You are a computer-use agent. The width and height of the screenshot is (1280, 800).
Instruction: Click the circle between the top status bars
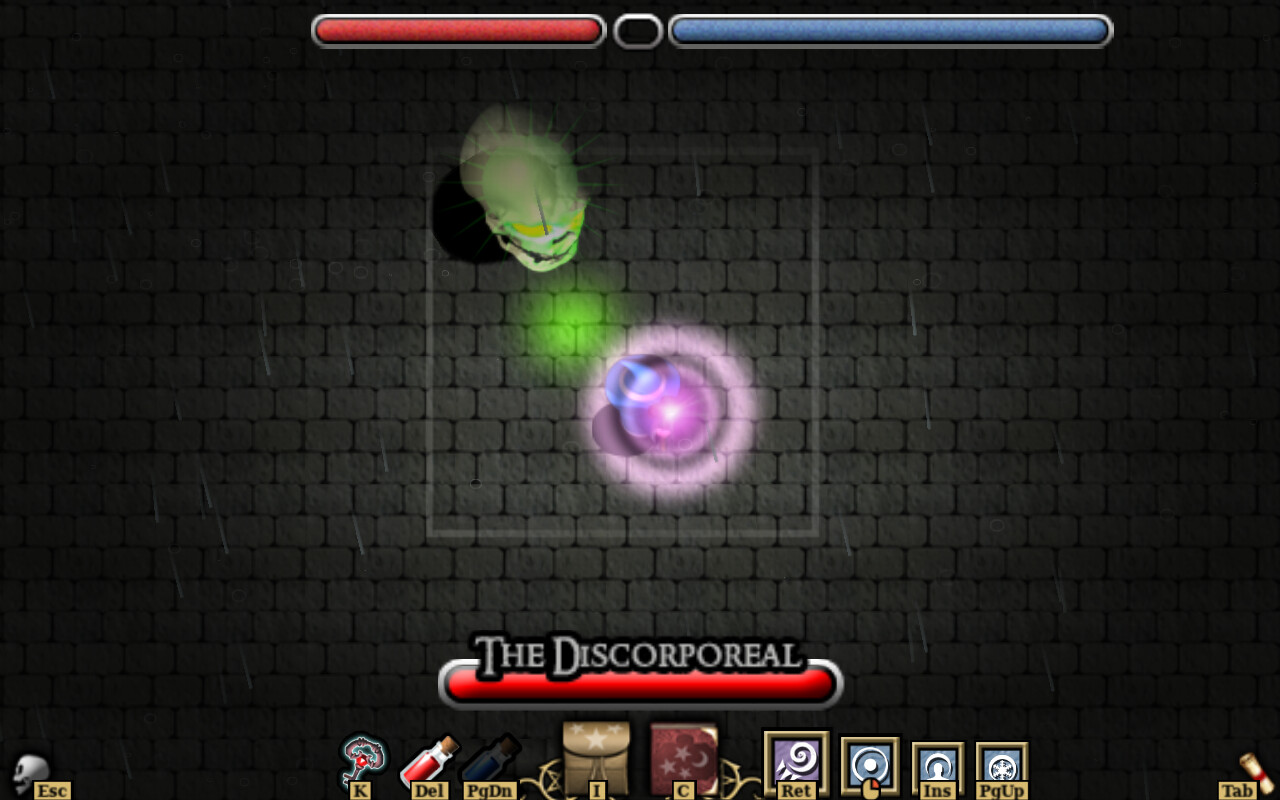[x=637, y=30]
